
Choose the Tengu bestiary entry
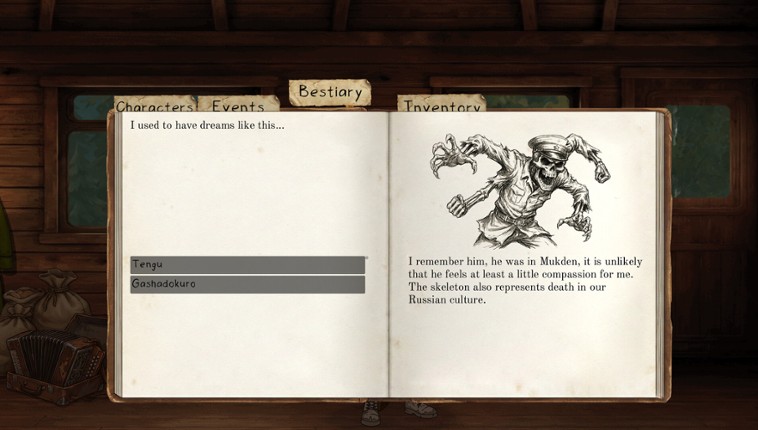click(x=247, y=265)
